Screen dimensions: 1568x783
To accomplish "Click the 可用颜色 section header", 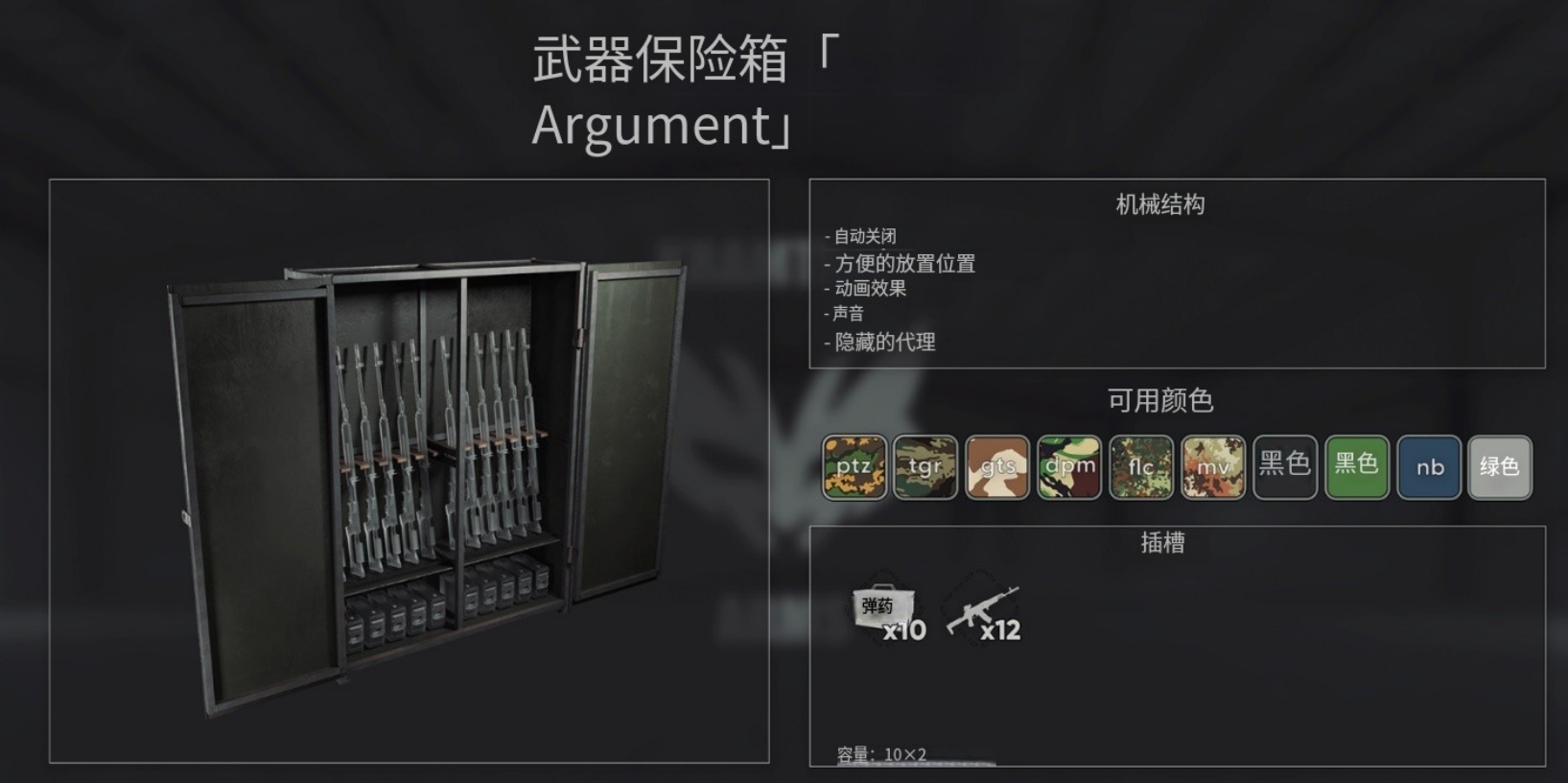I will (x=1163, y=400).
